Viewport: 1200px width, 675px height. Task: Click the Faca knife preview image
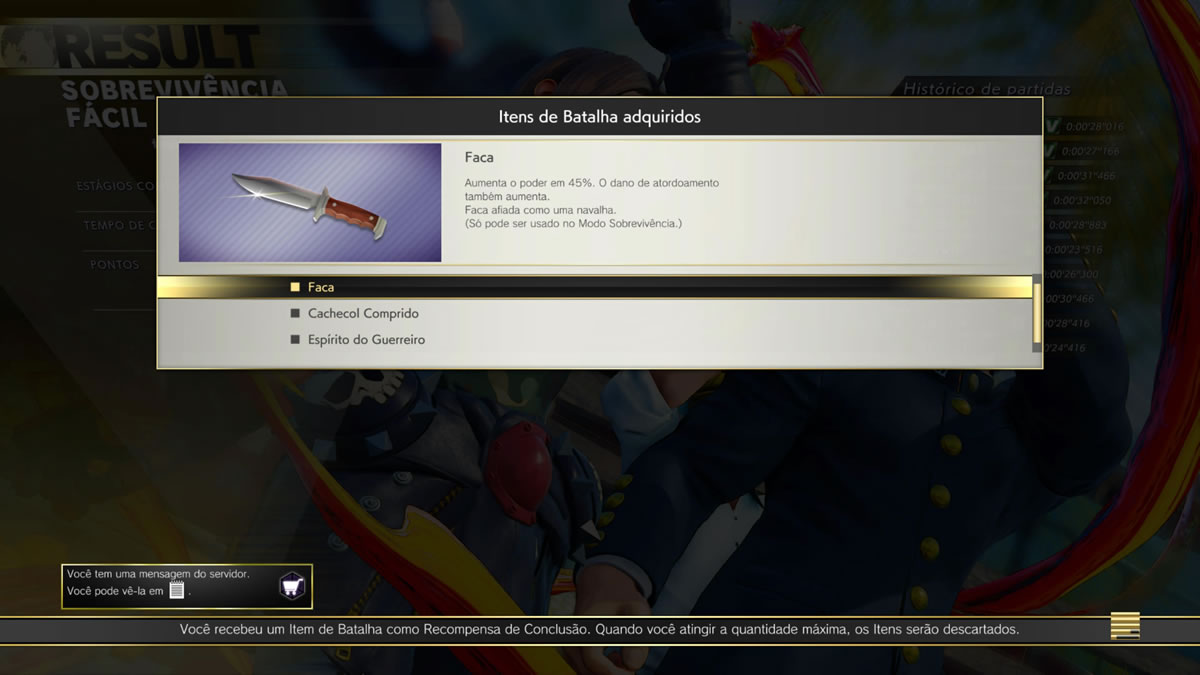click(x=310, y=203)
